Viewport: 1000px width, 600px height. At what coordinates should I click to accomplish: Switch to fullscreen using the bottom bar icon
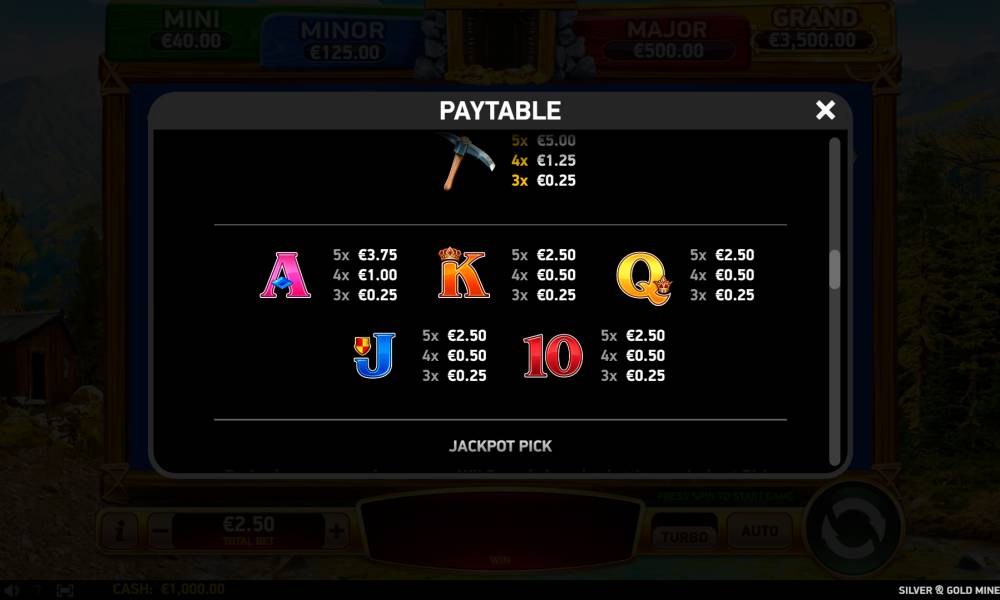pos(65,590)
